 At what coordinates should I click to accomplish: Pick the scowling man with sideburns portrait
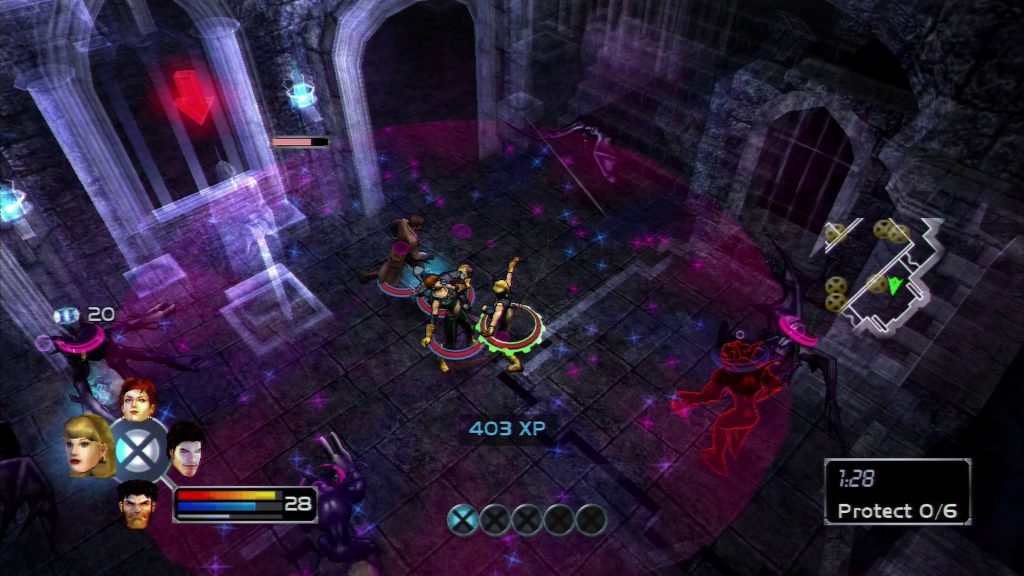(x=137, y=501)
